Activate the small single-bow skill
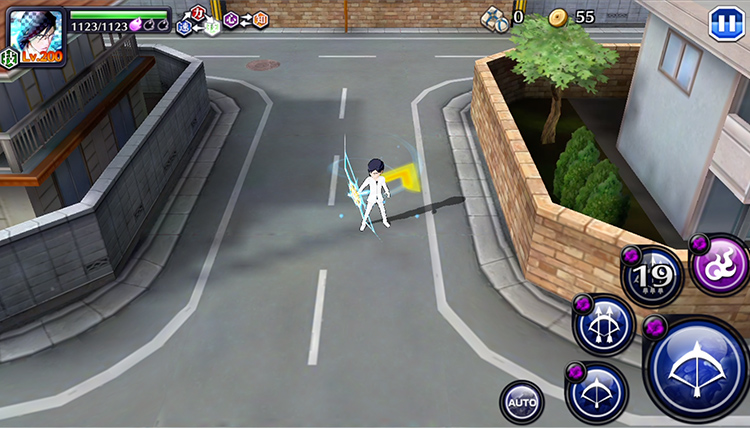Viewport: 750px width, 428px height. pos(597,392)
